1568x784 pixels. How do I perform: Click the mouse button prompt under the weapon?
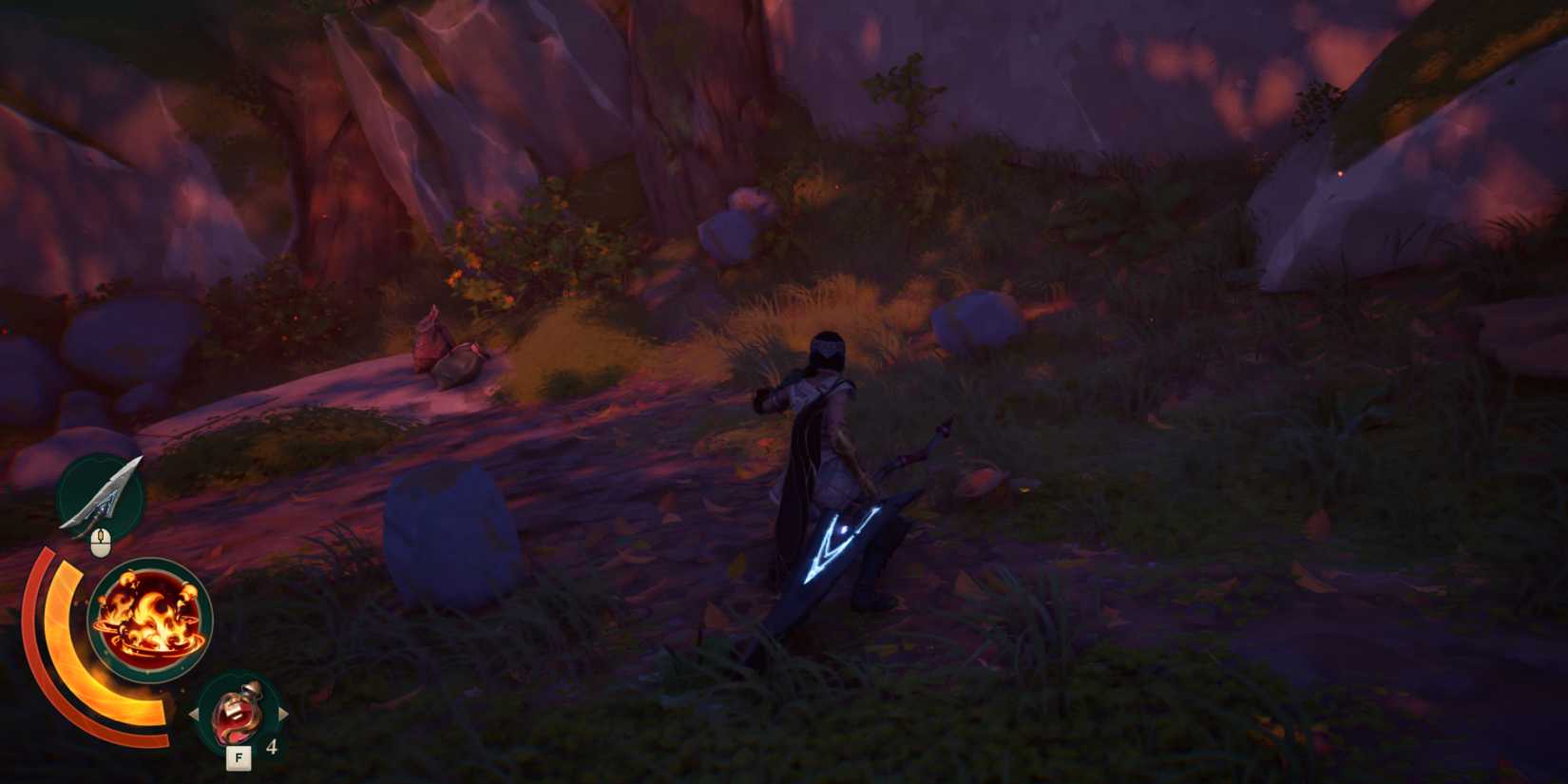(x=103, y=542)
